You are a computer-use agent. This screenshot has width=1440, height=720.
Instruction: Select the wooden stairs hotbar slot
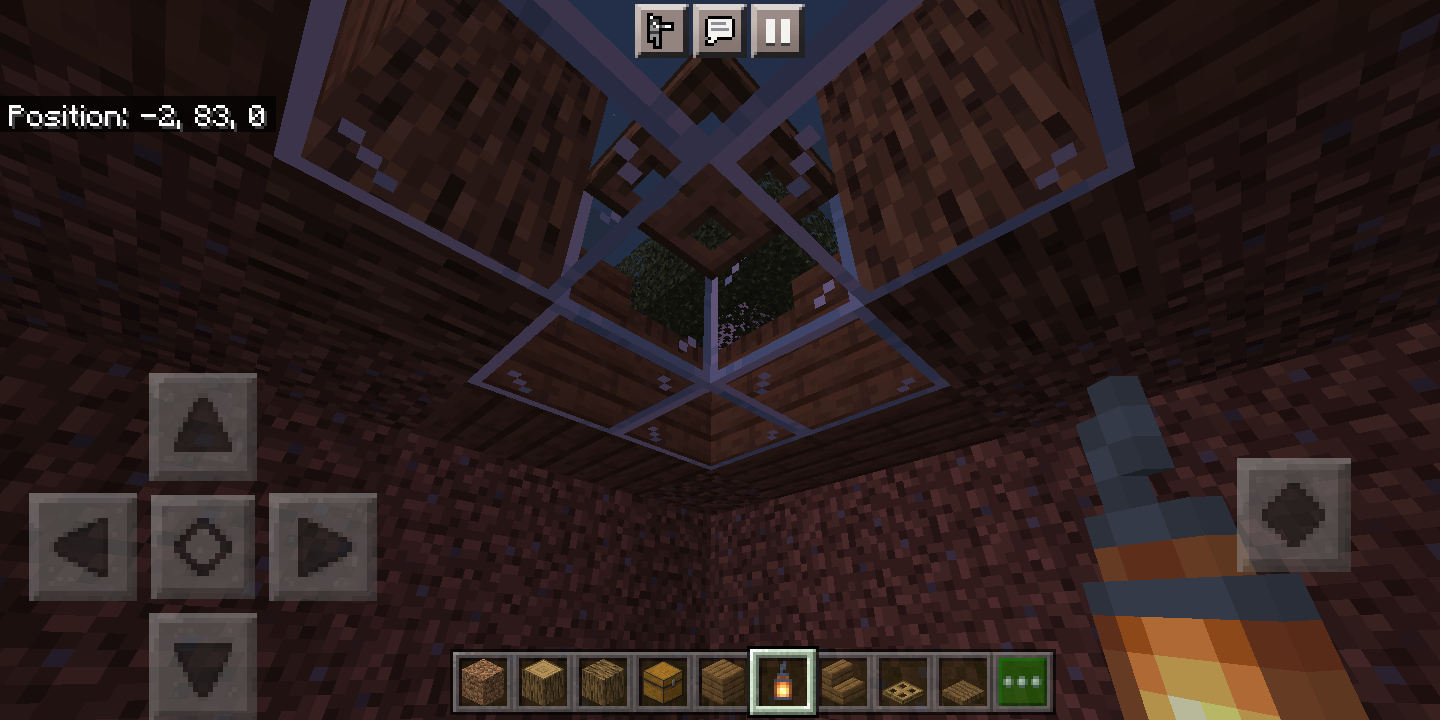click(843, 683)
